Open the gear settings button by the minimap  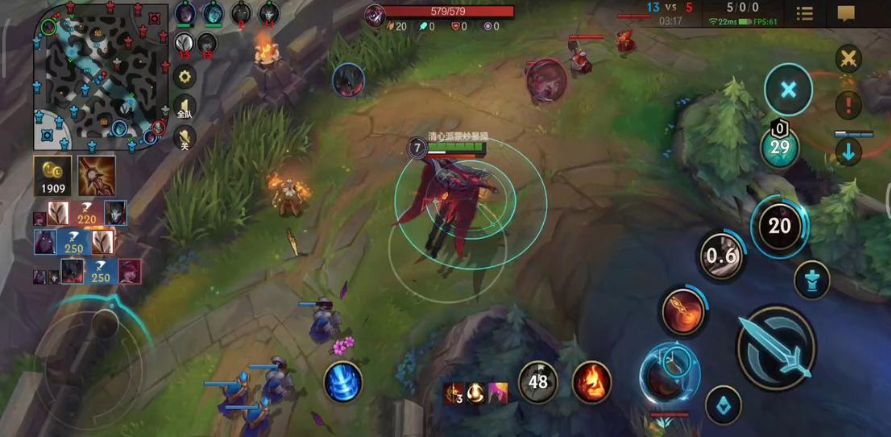click(x=185, y=76)
